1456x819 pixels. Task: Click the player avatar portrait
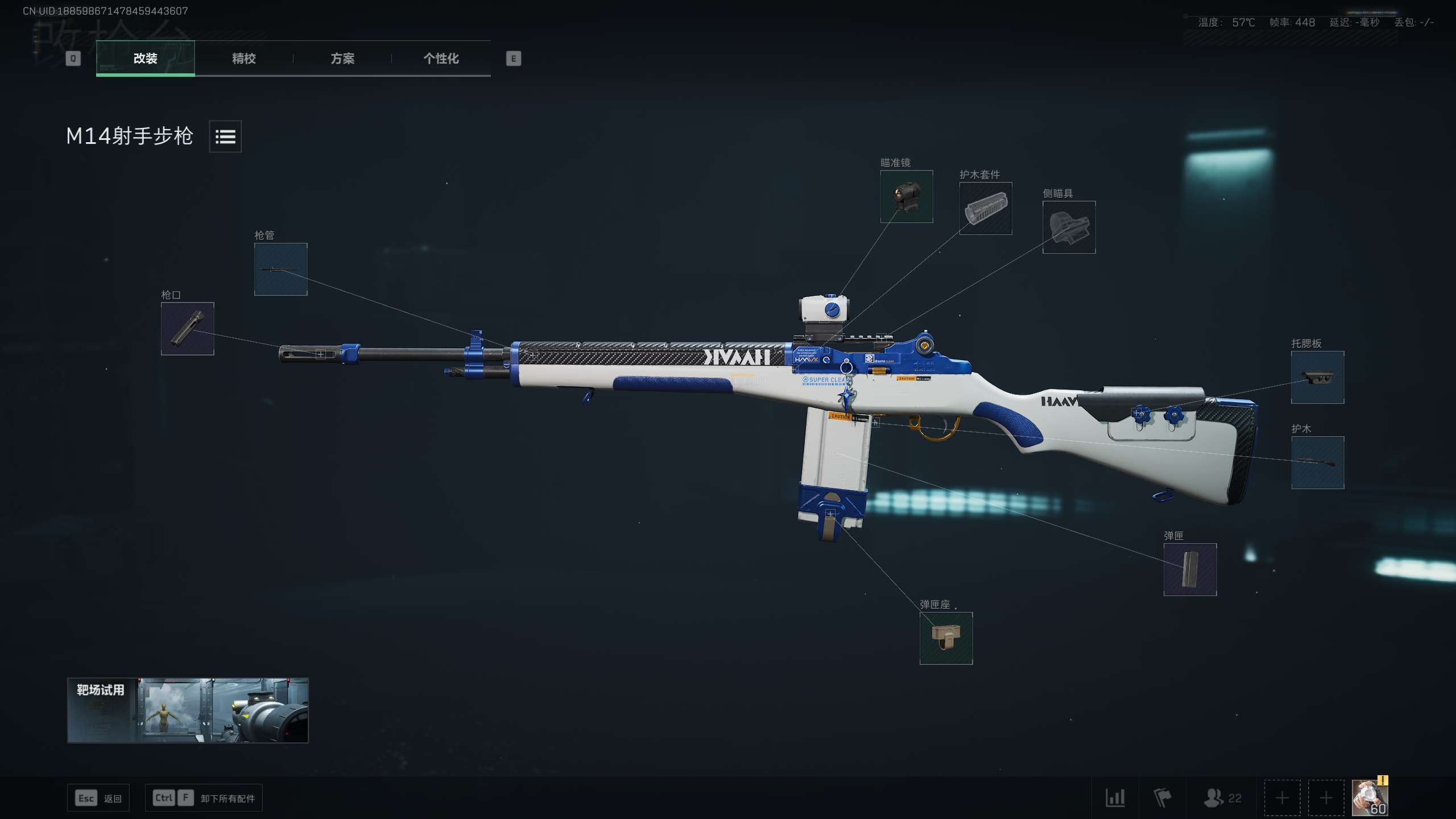1370,798
